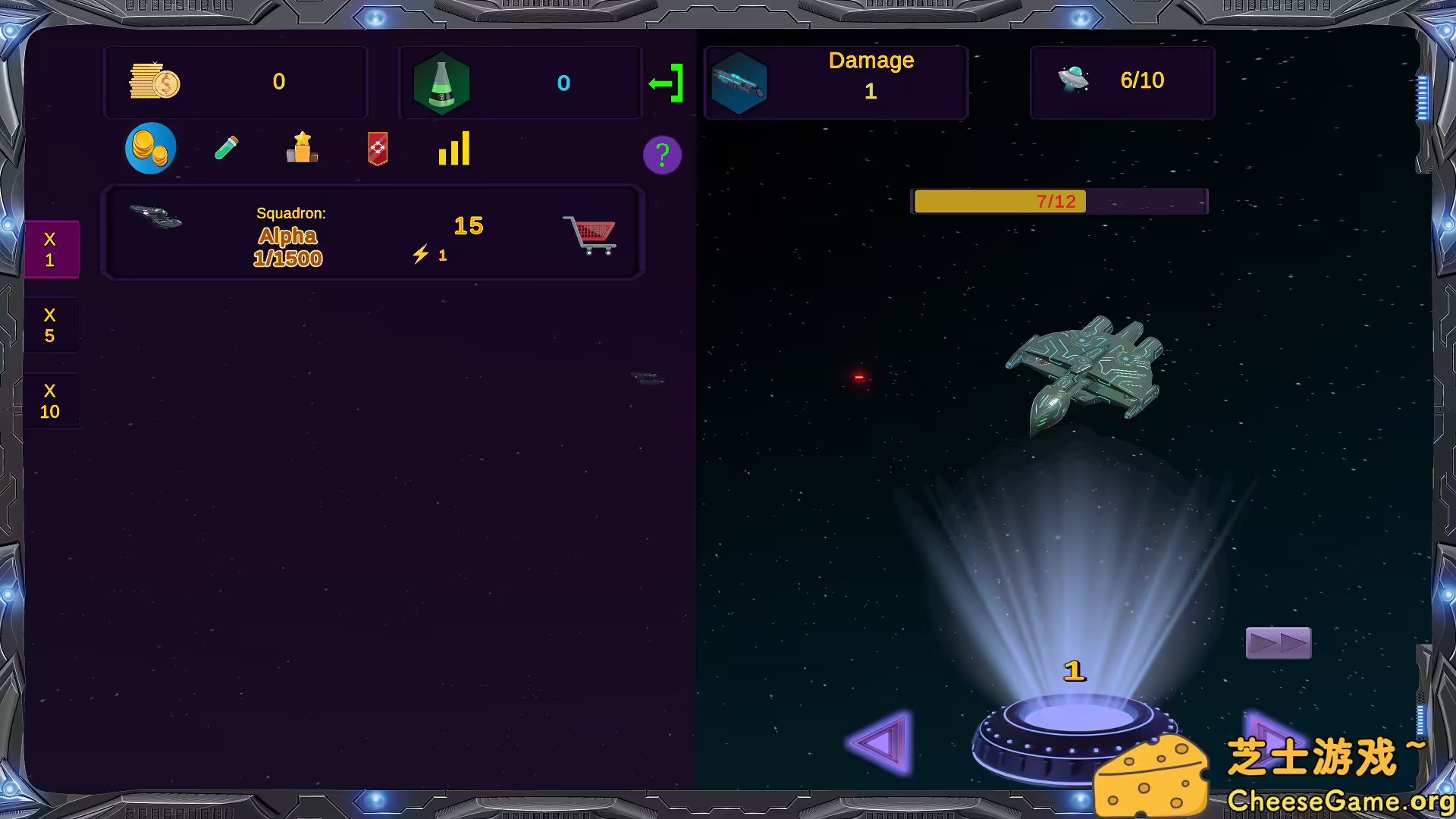Open the yellow bar-chart statistics icon

[x=453, y=149]
